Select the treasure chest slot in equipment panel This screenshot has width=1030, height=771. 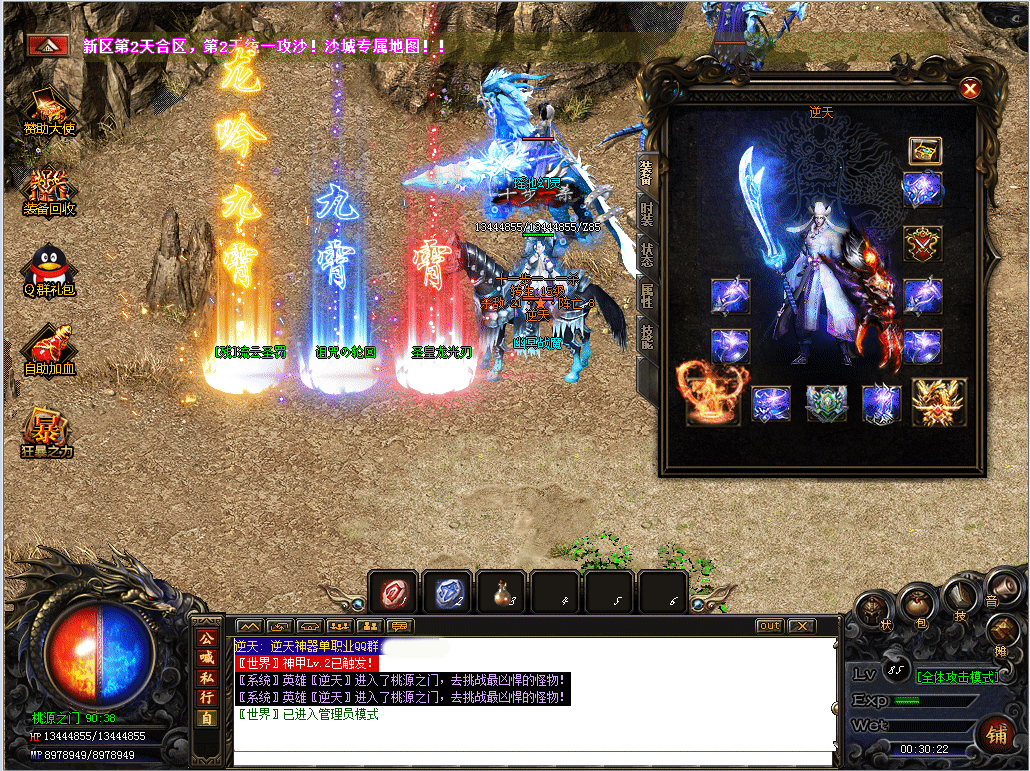pyautogui.click(x=923, y=150)
